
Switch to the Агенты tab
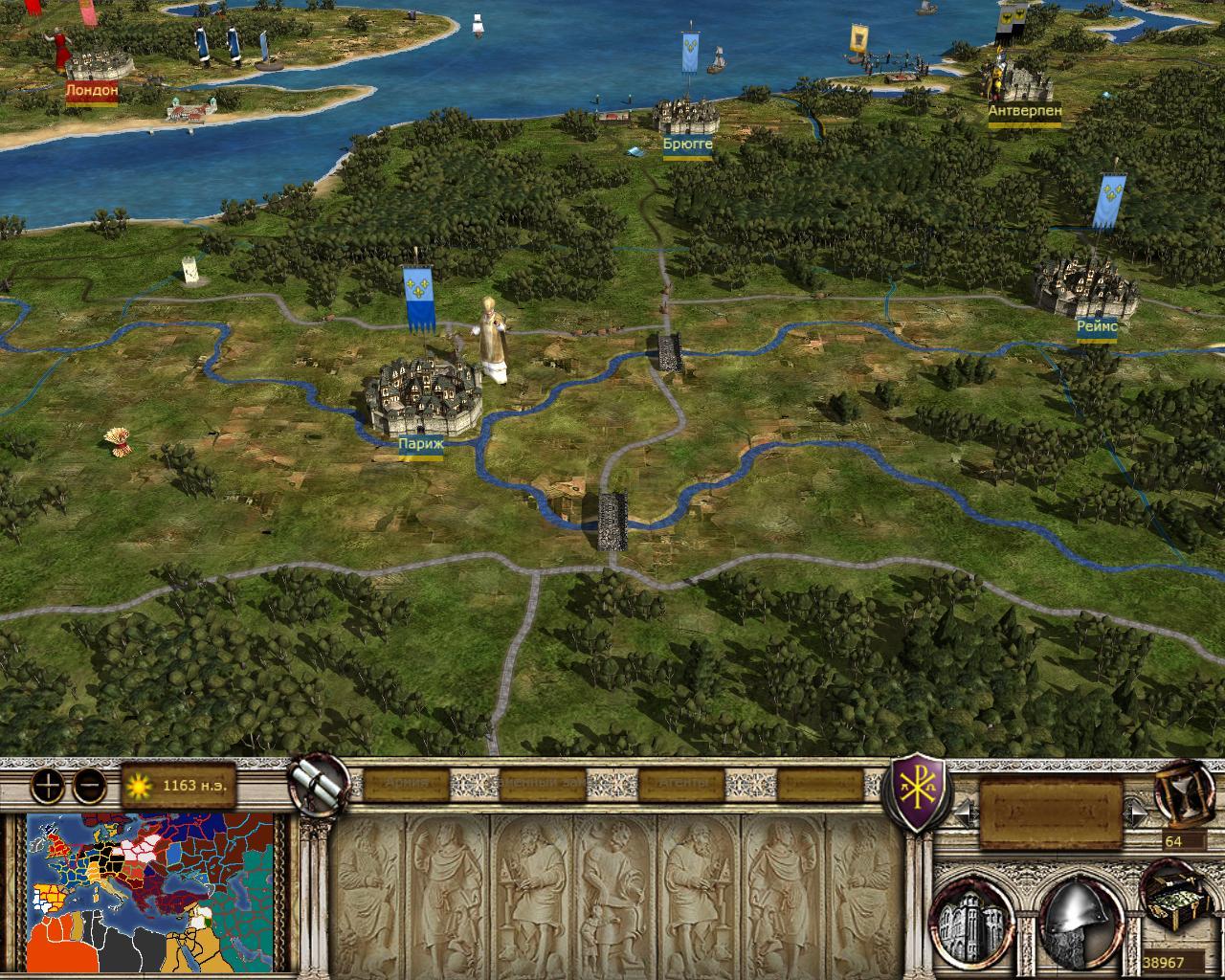tap(681, 784)
